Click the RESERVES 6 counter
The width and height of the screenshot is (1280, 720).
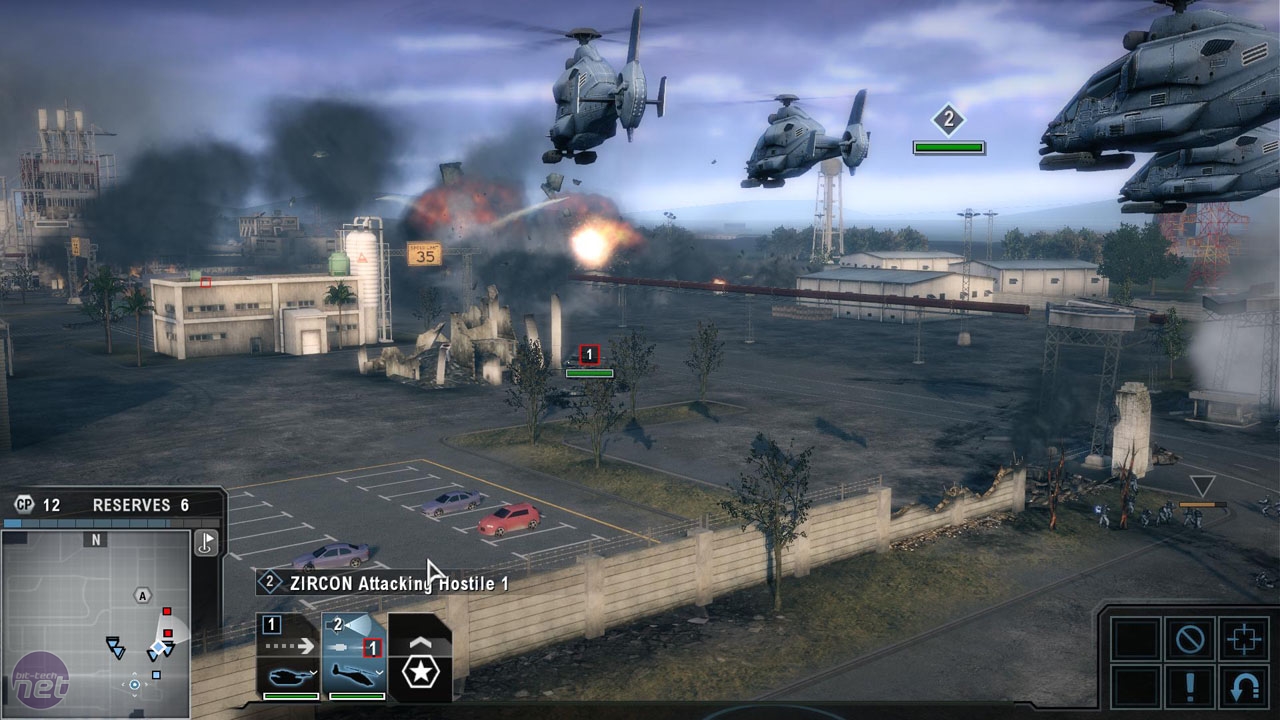pos(141,503)
